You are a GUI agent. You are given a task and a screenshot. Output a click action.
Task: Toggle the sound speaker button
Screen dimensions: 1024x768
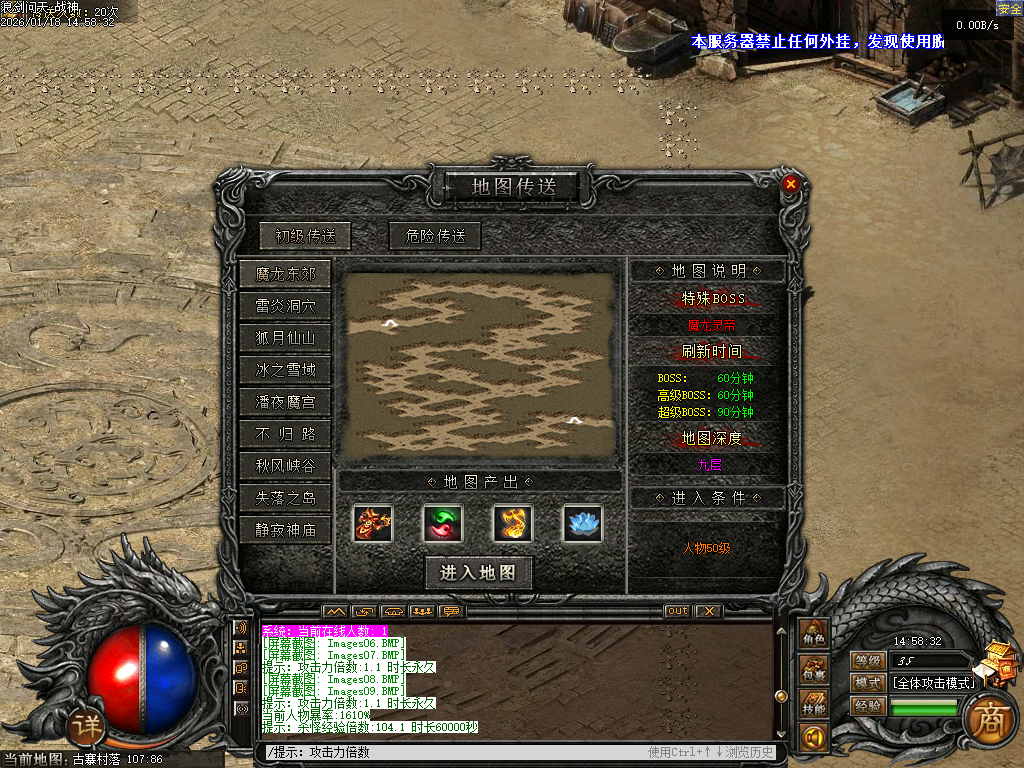[x=813, y=739]
